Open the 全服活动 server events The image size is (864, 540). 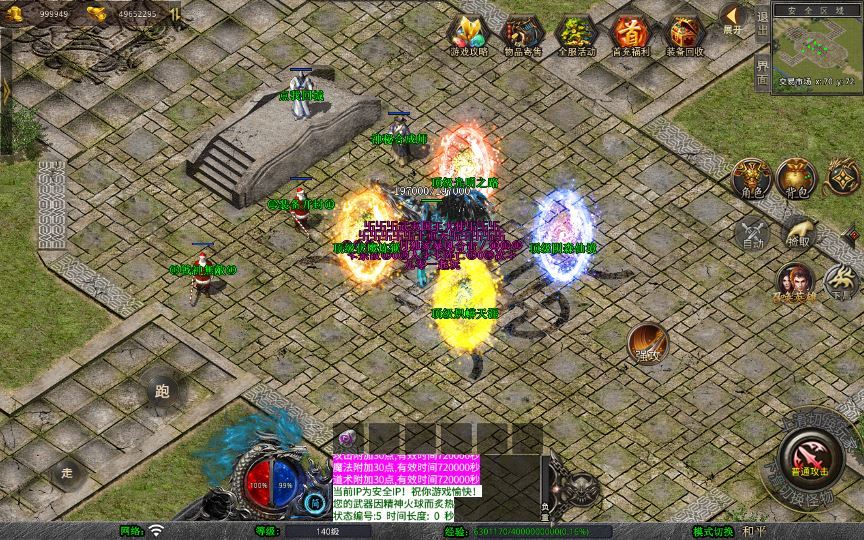pos(575,35)
